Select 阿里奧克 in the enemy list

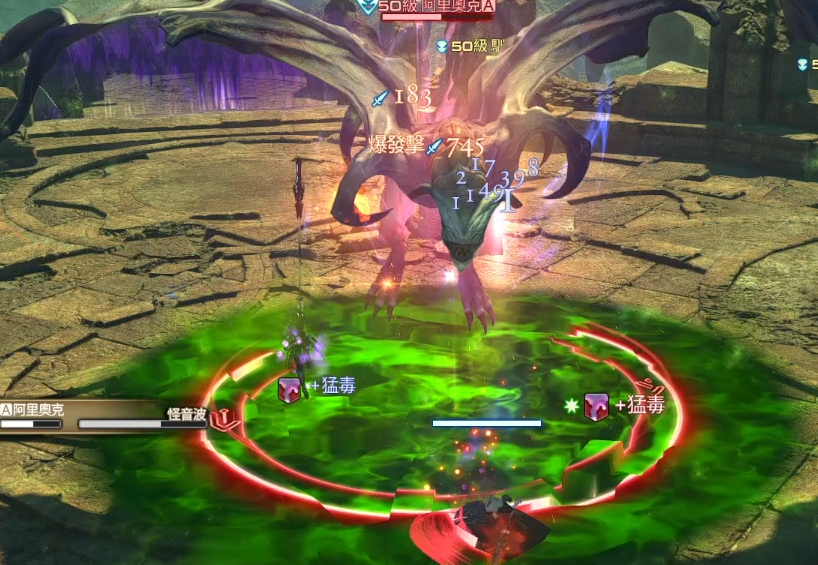click(40, 410)
